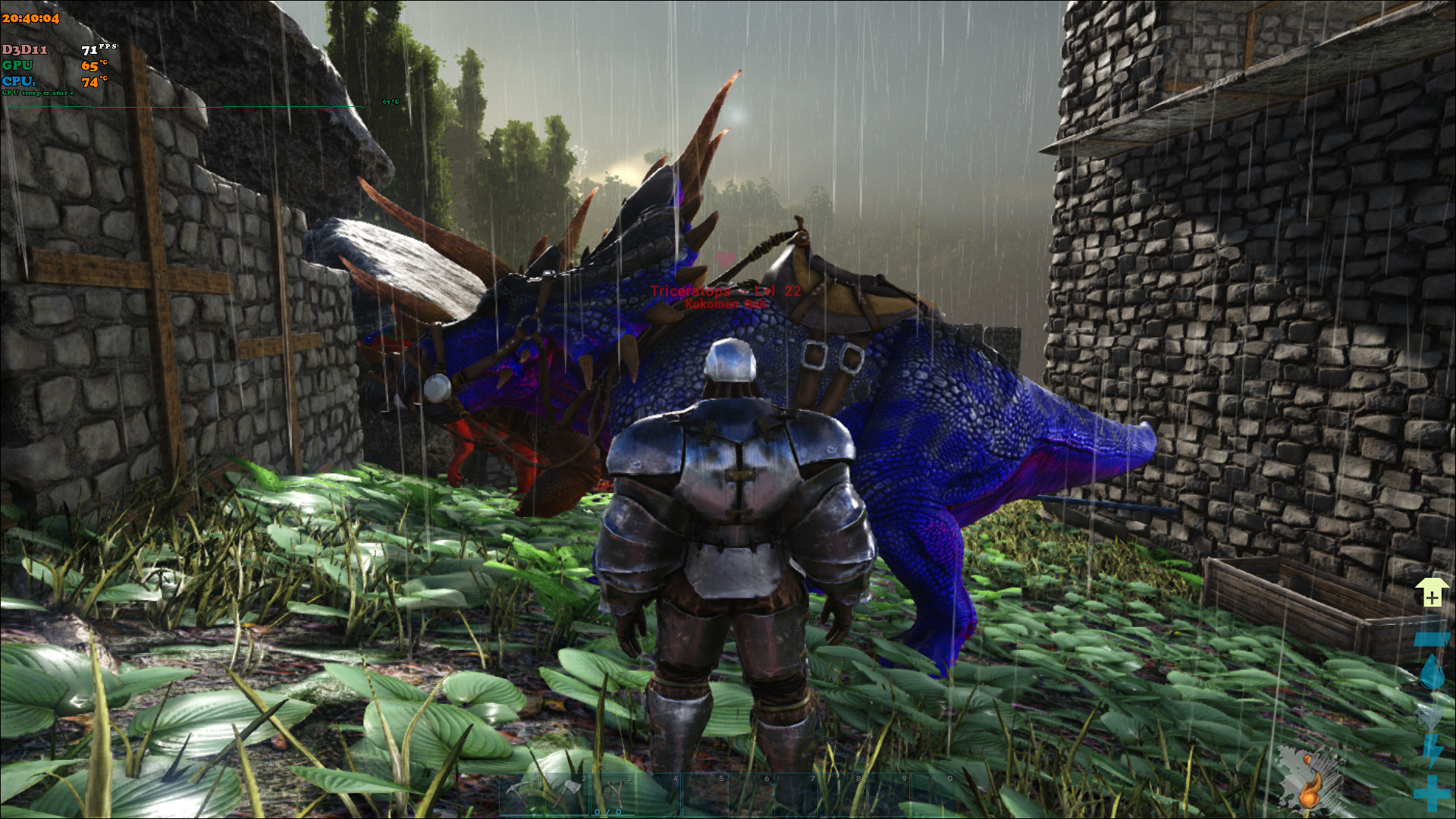Click the level-up arrow icon
The width and height of the screenshot is (1456, 819).
tap(1431, 592)
